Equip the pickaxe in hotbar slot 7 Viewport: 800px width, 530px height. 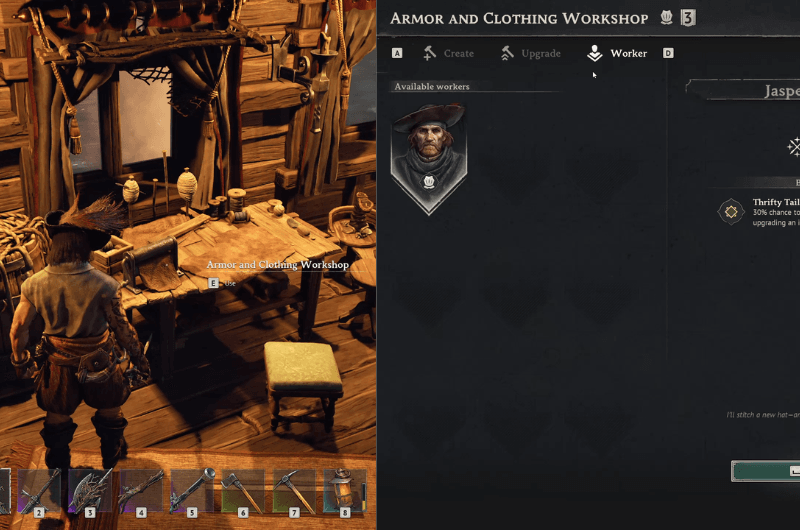(294, 490)
